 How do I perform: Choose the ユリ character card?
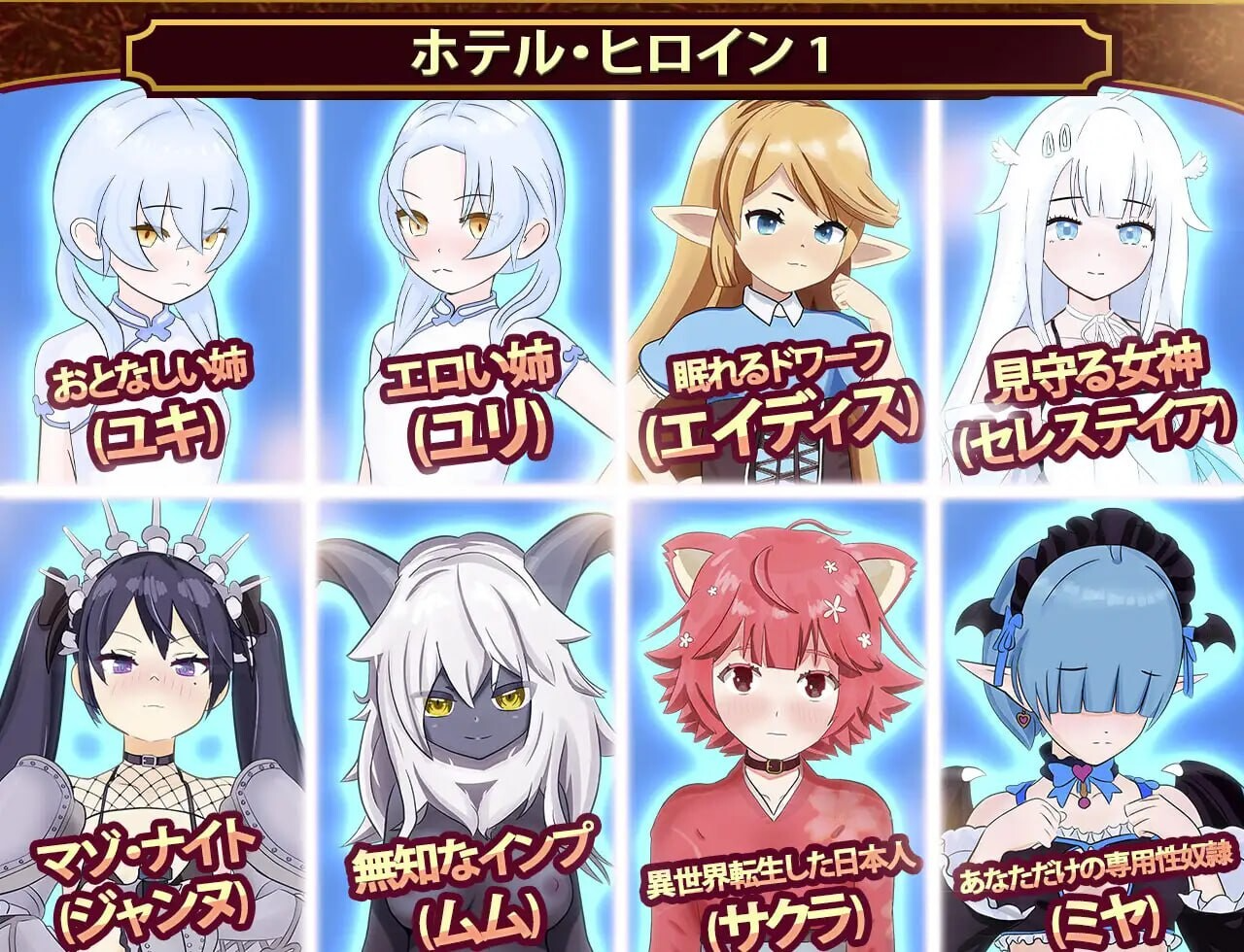point(465,291)
